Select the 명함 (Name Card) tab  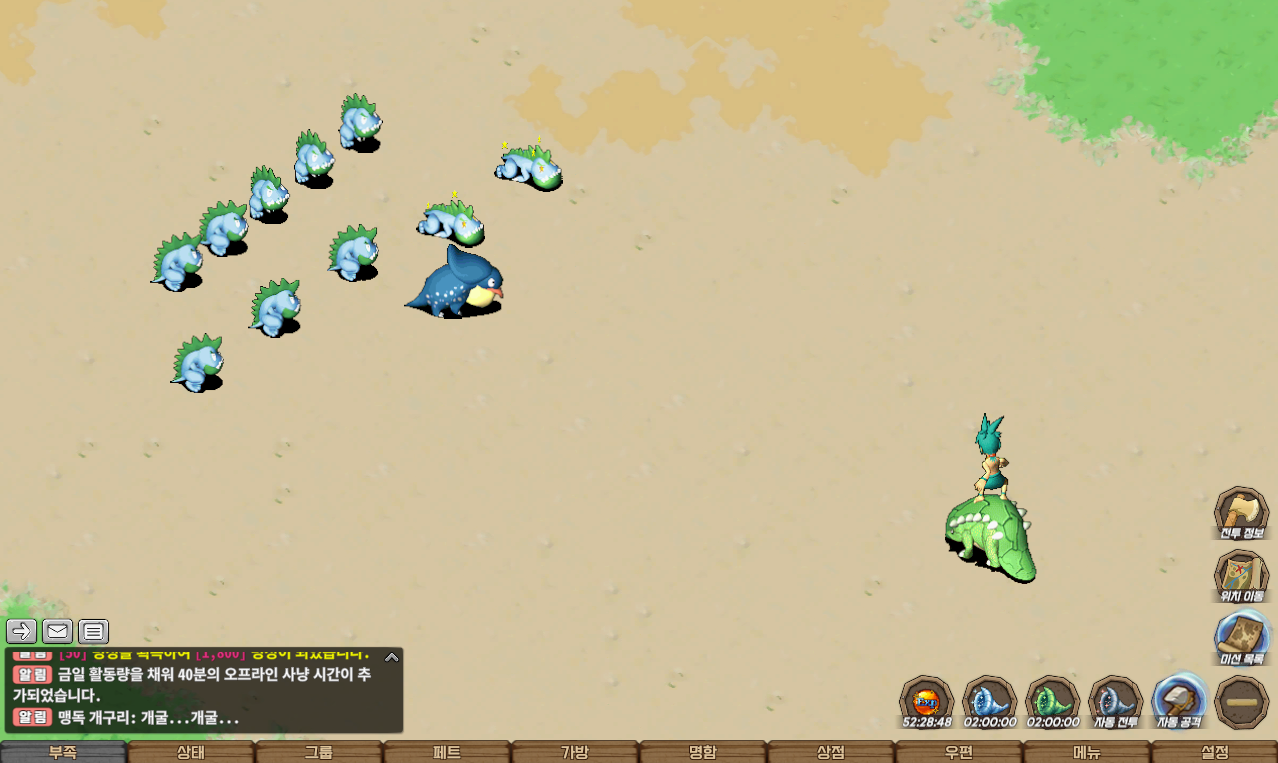(x=703, y=752)
